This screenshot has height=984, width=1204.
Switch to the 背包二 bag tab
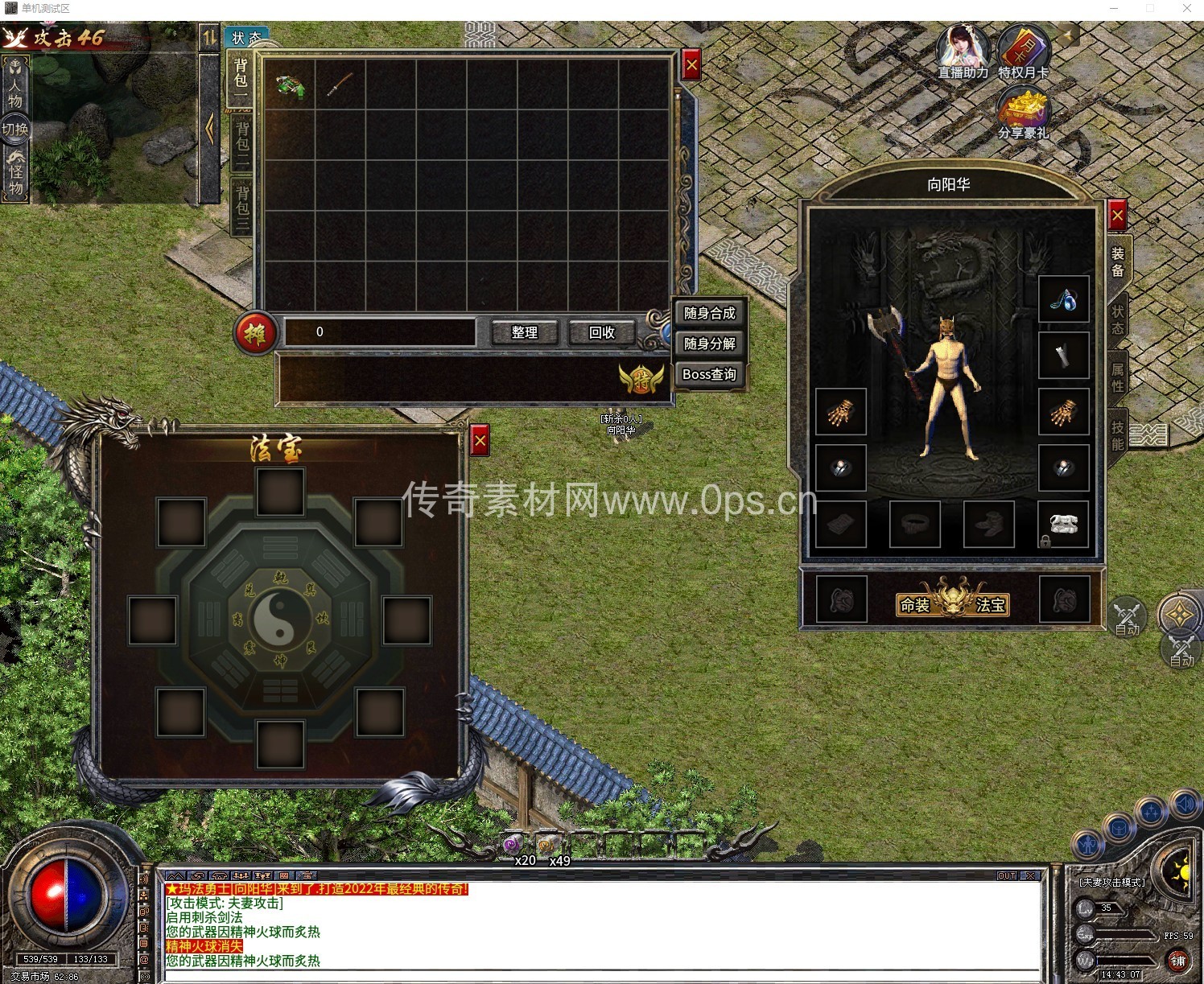tap(241, 143)
